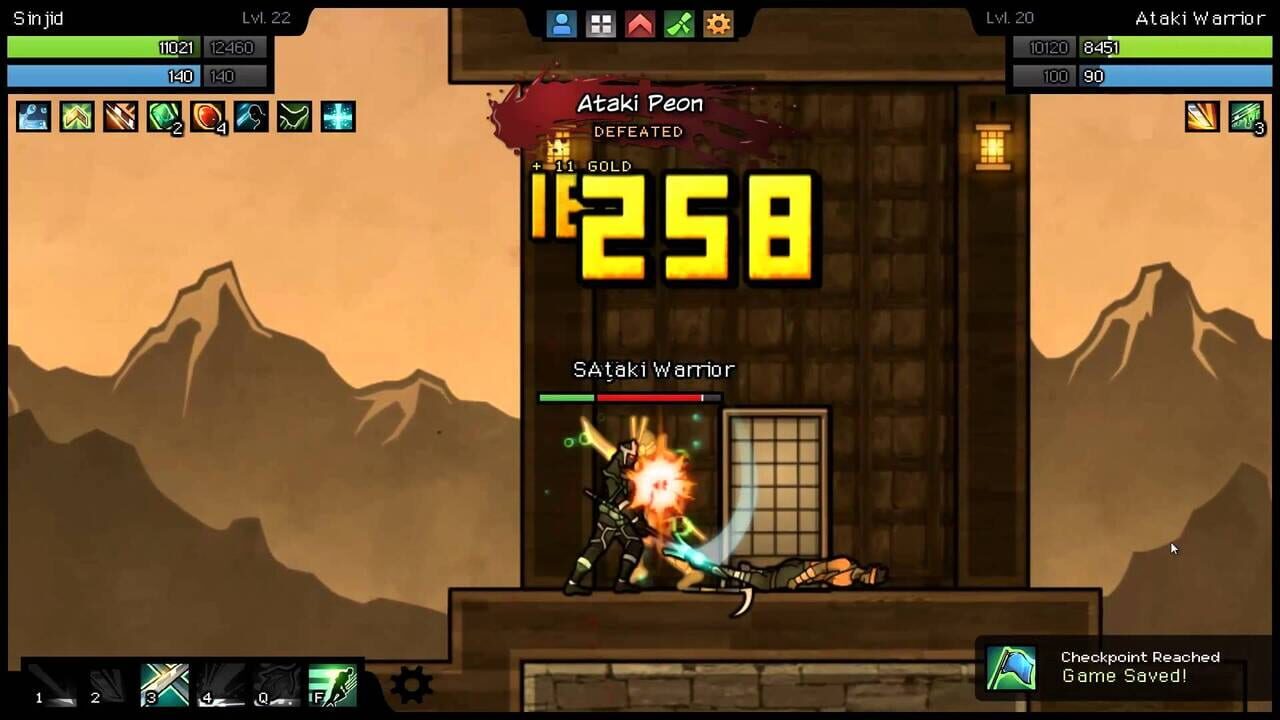The width and height of the screenshot is (1280, 720).
Task: Click the red orb buff with counter 4
Action: (x=206, y=117)
